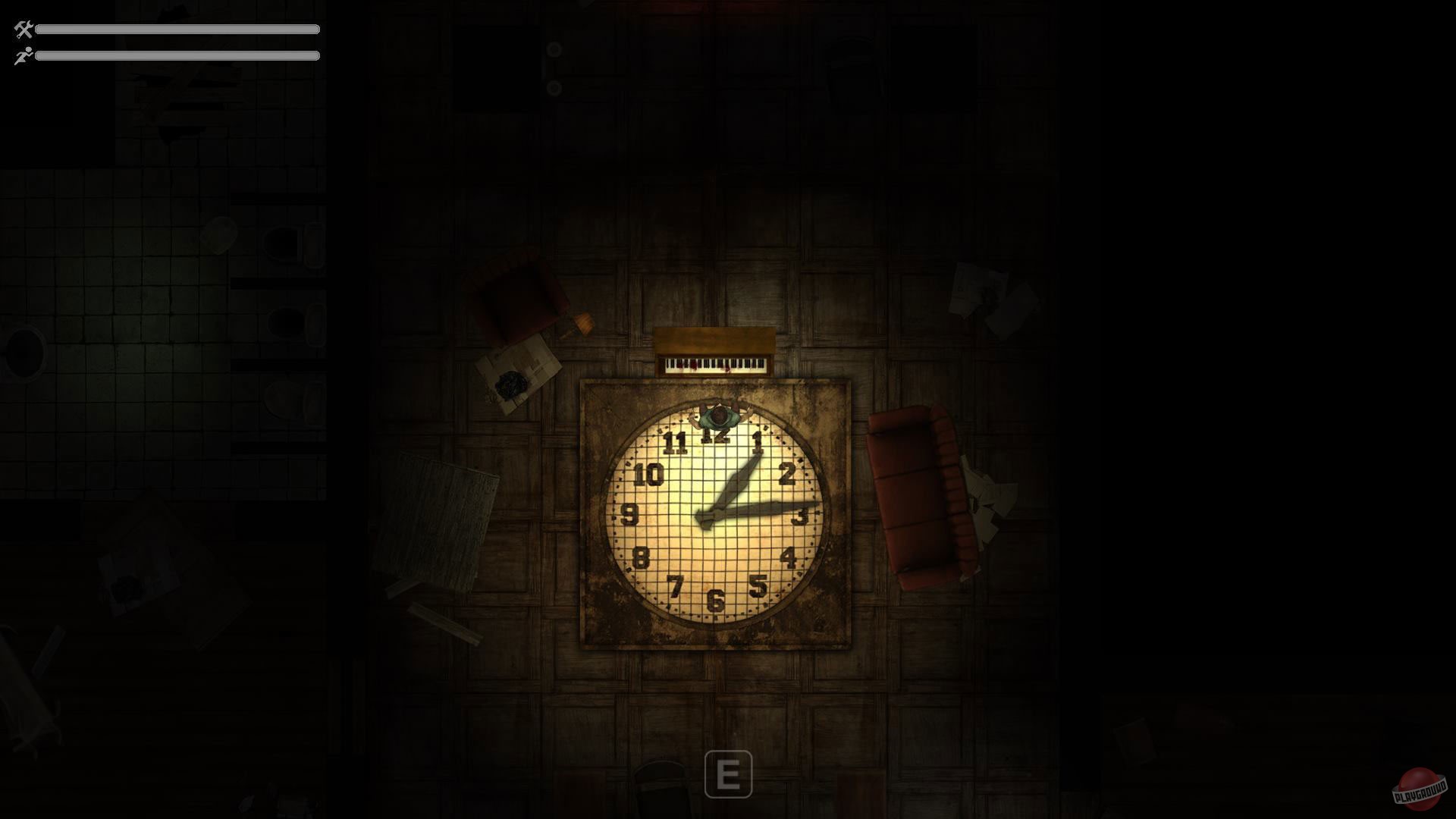Image resolution: width=1456 pixels, height=819 pixels.
Task: Click the upper tools progress bar
Action: tap(178, 29)
